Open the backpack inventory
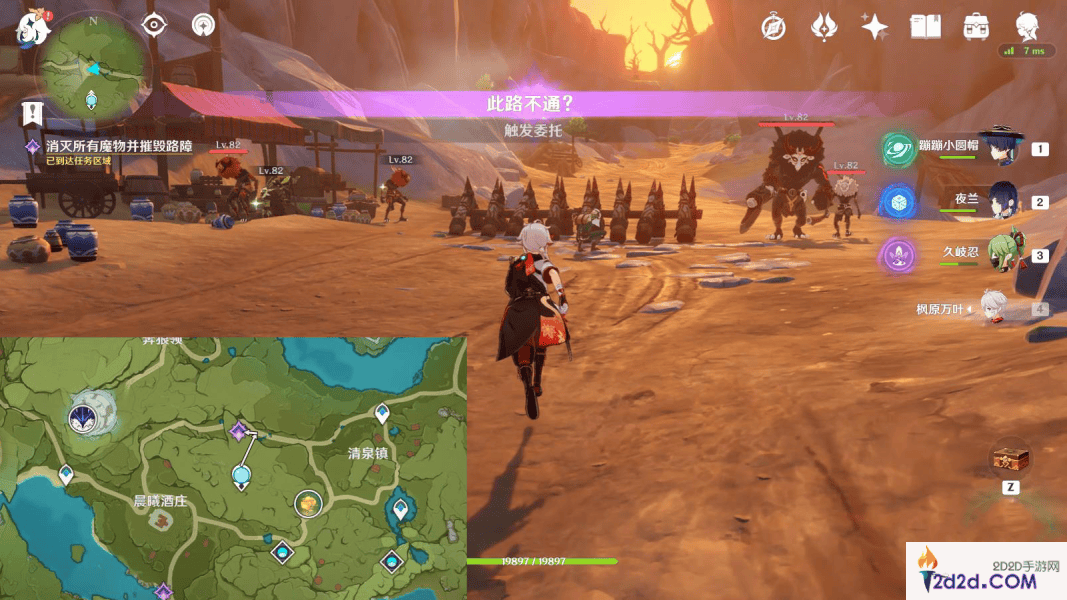 pyautogui.click(x=976, y=27)
